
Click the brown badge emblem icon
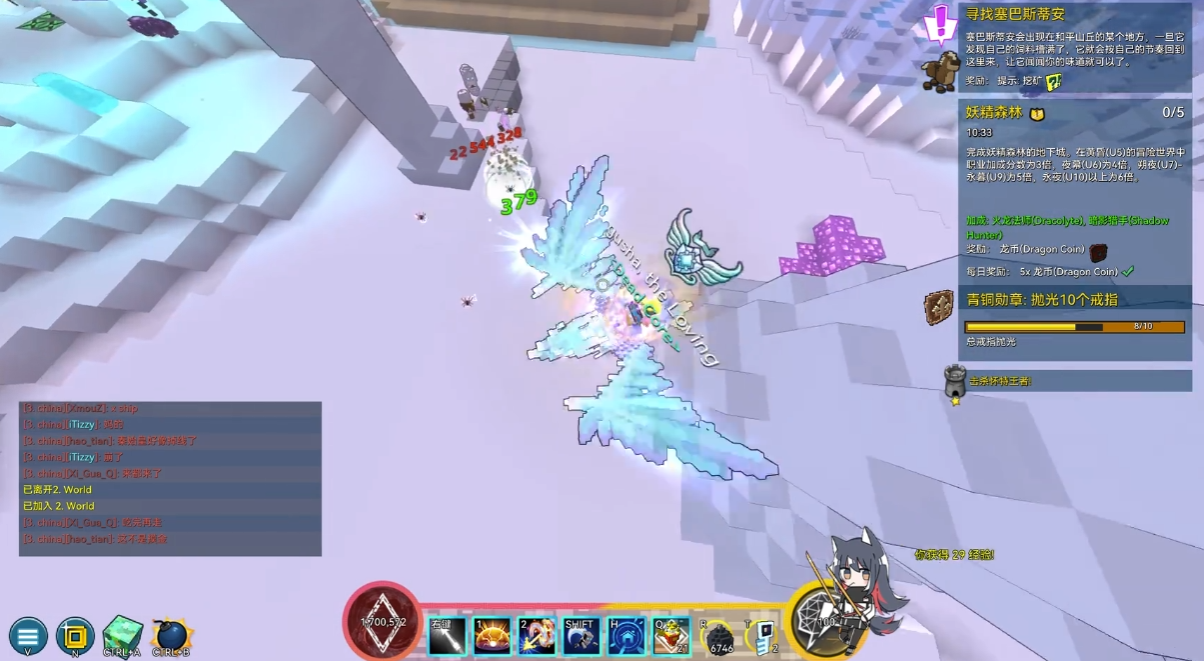pyautogui.click(x=939, y=307)
